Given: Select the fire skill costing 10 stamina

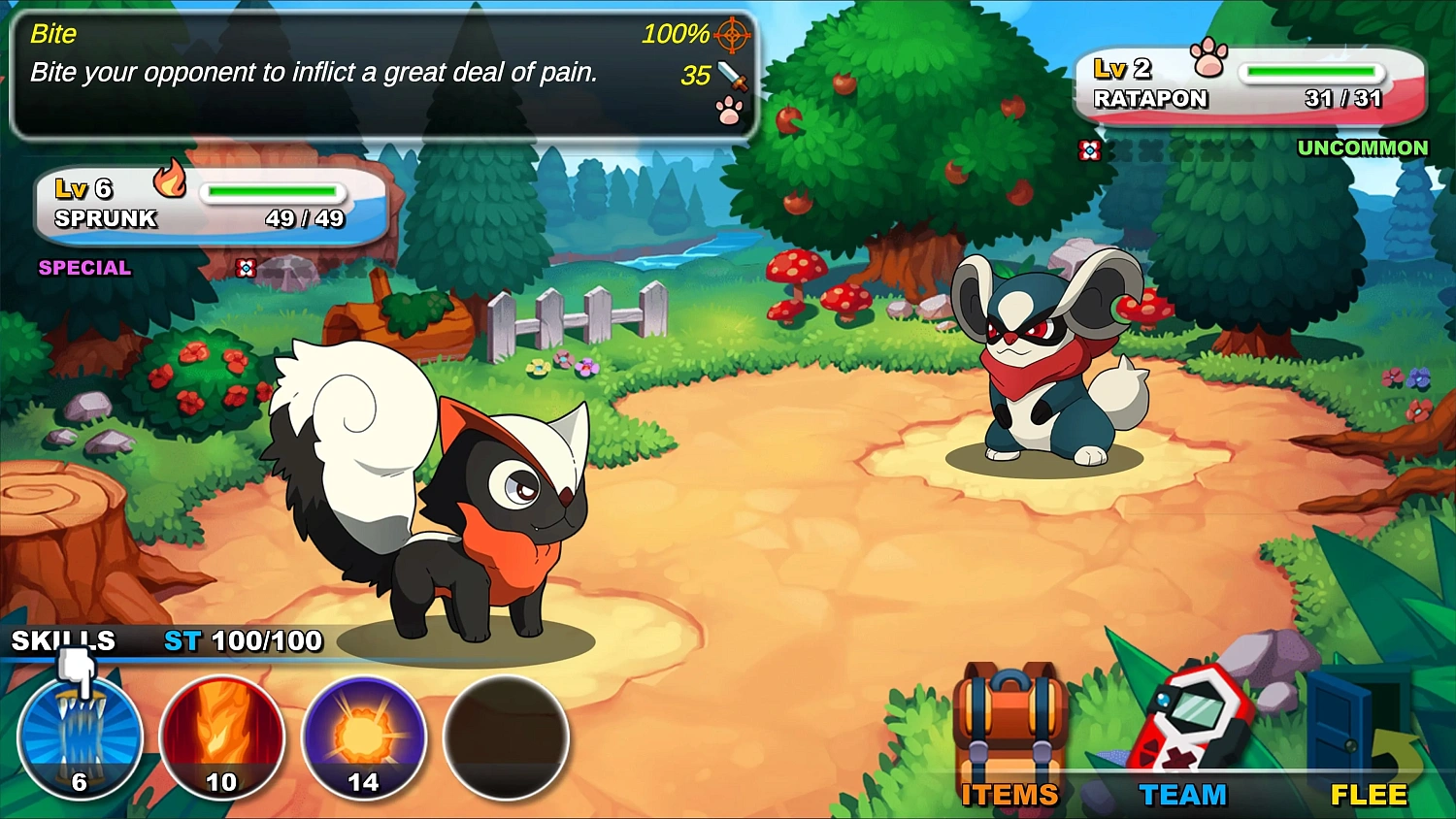Looking at the screenshot, I should click(x=222, y=738).
